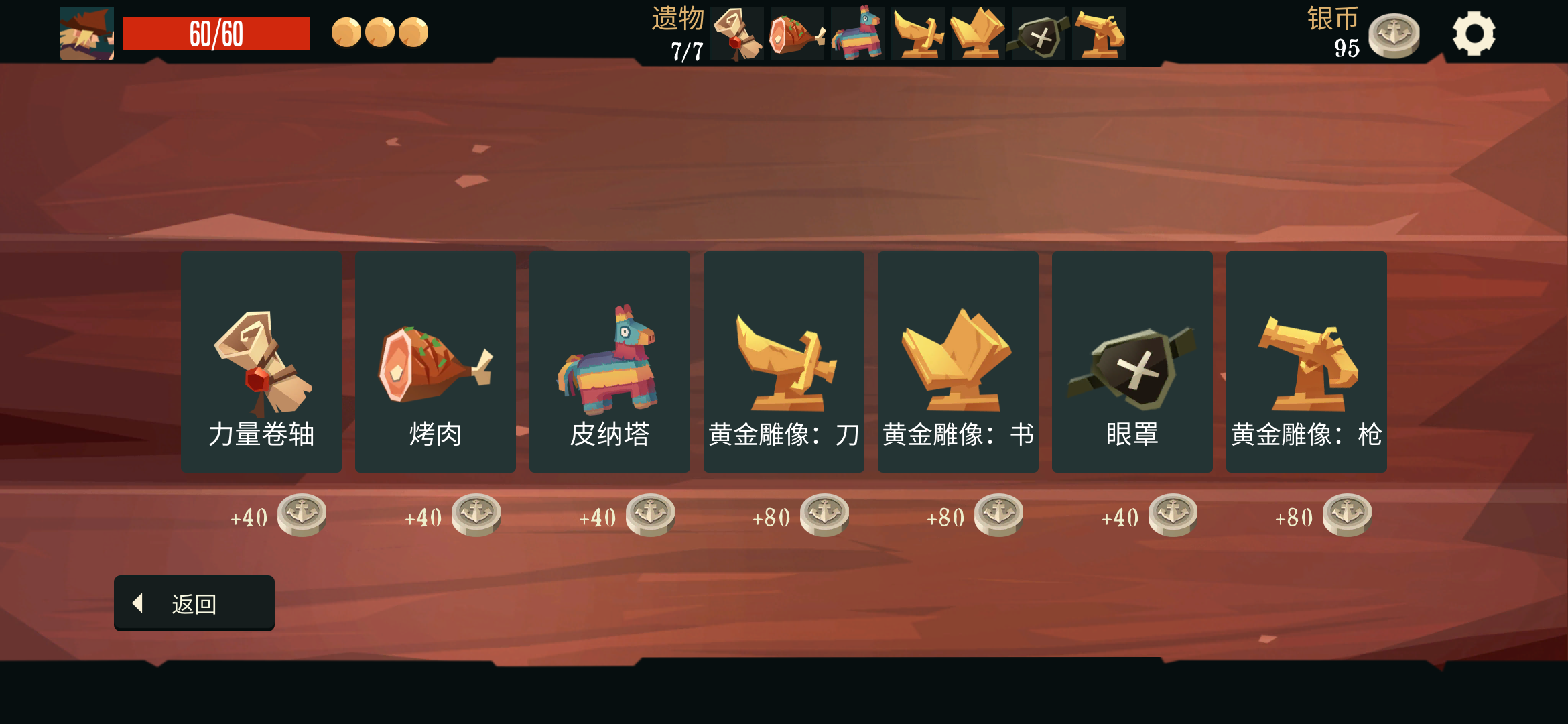1568x724 pixels.
Task: Click the 黄金雕像：书 card
Action: pos(958,361)
